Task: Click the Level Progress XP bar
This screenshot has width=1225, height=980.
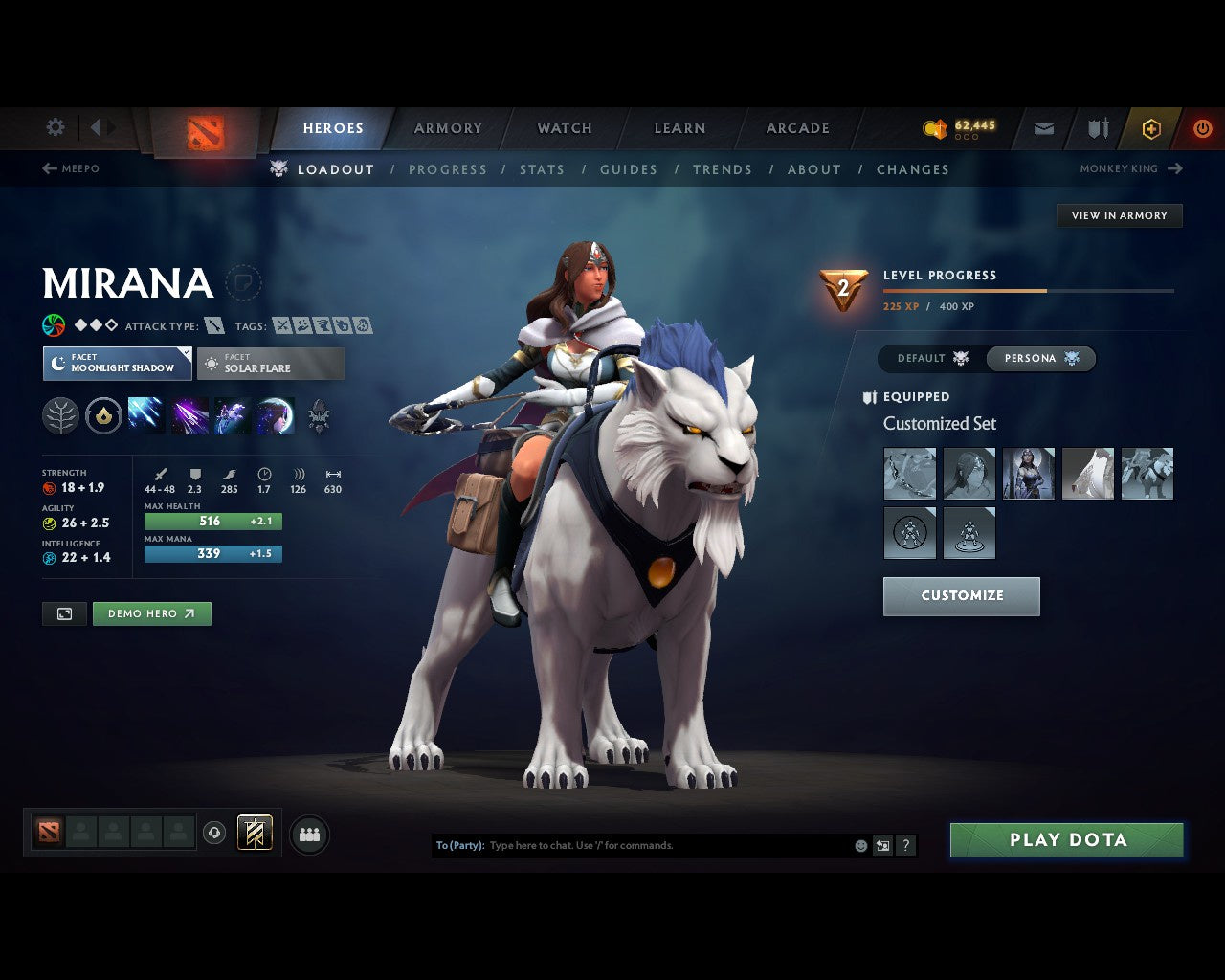Action: click(x=1029, y=290)
